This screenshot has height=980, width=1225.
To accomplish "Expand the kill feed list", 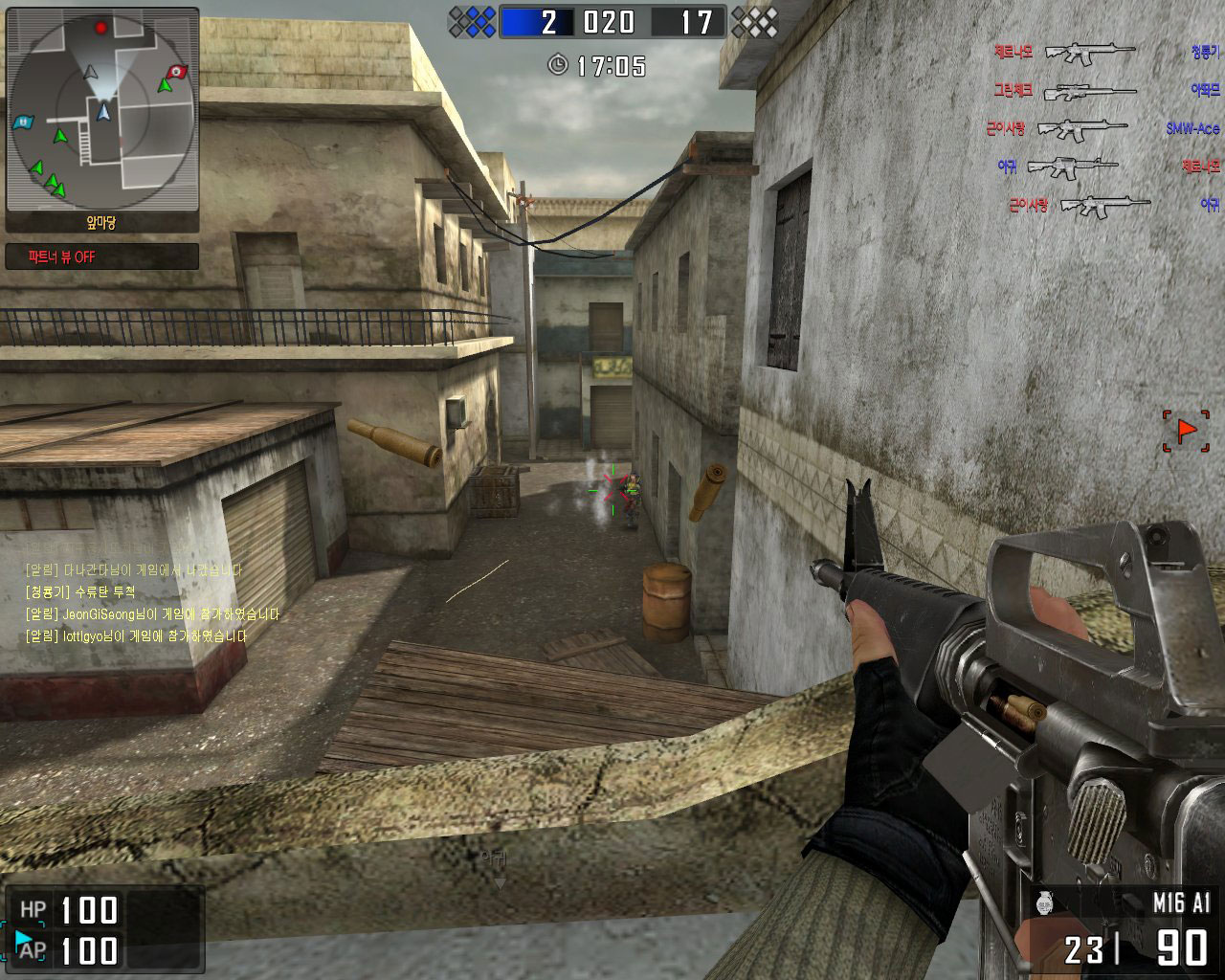I will [1091, 124].
